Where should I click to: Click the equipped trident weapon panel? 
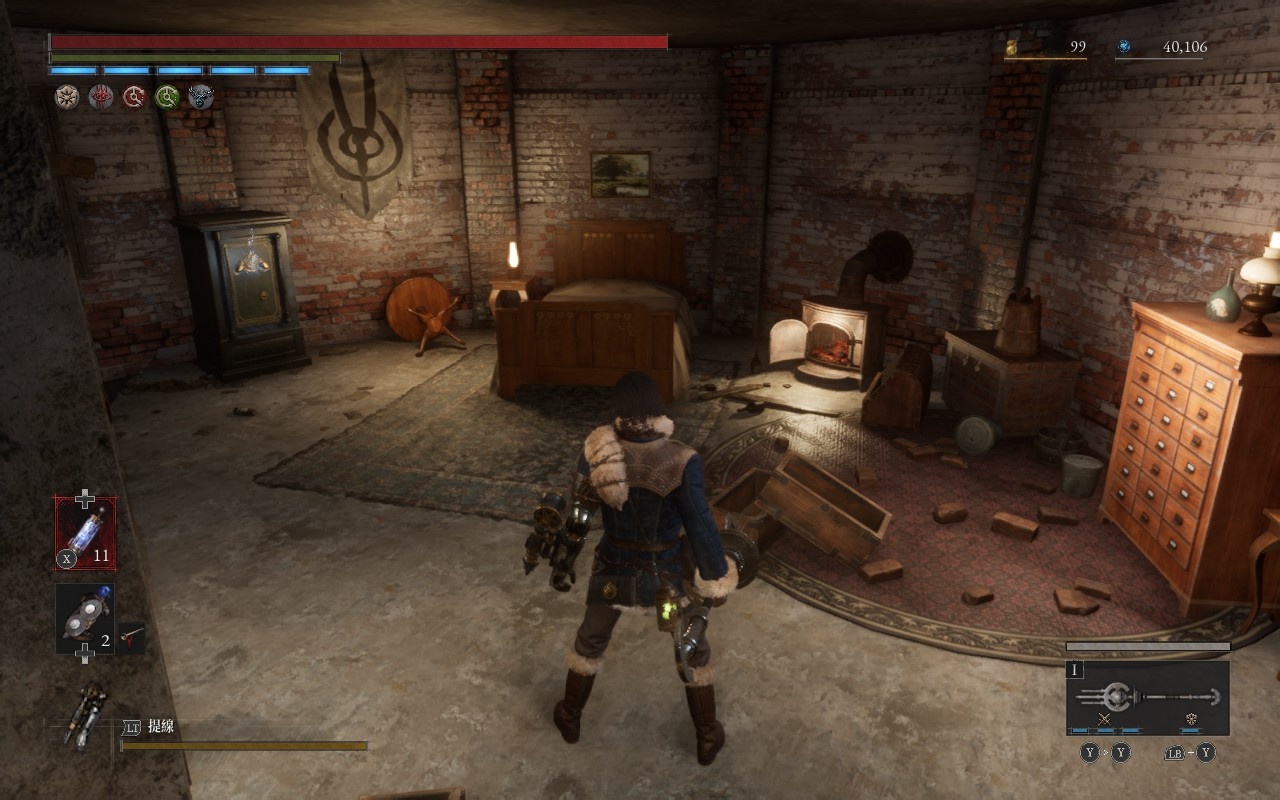[1147, 697]
